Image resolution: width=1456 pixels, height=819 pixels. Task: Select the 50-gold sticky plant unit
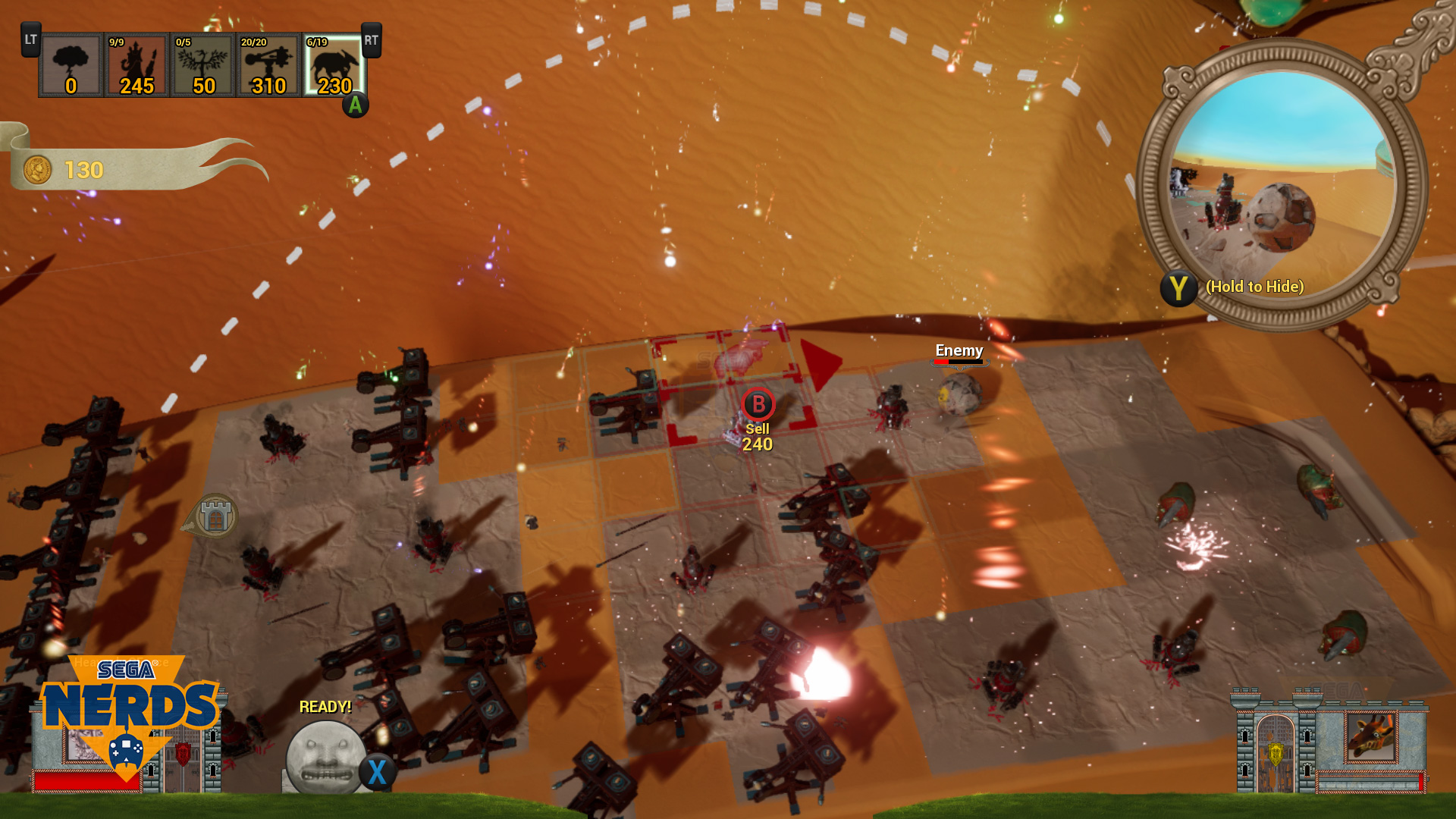(202, 65)
